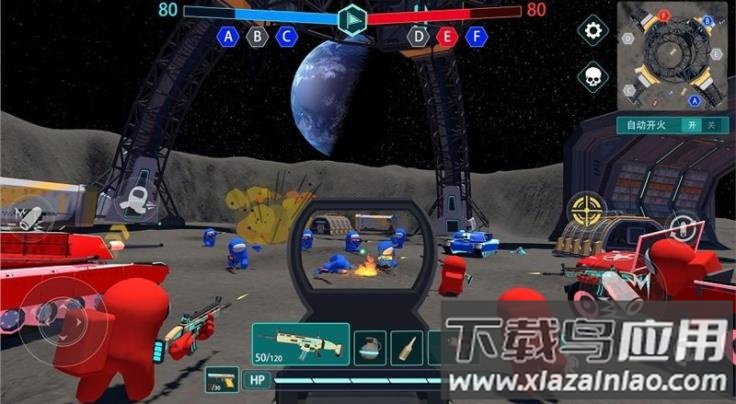Throw a grenade using the grenade slot
736x404 pixels.
[x=370, y=347]
